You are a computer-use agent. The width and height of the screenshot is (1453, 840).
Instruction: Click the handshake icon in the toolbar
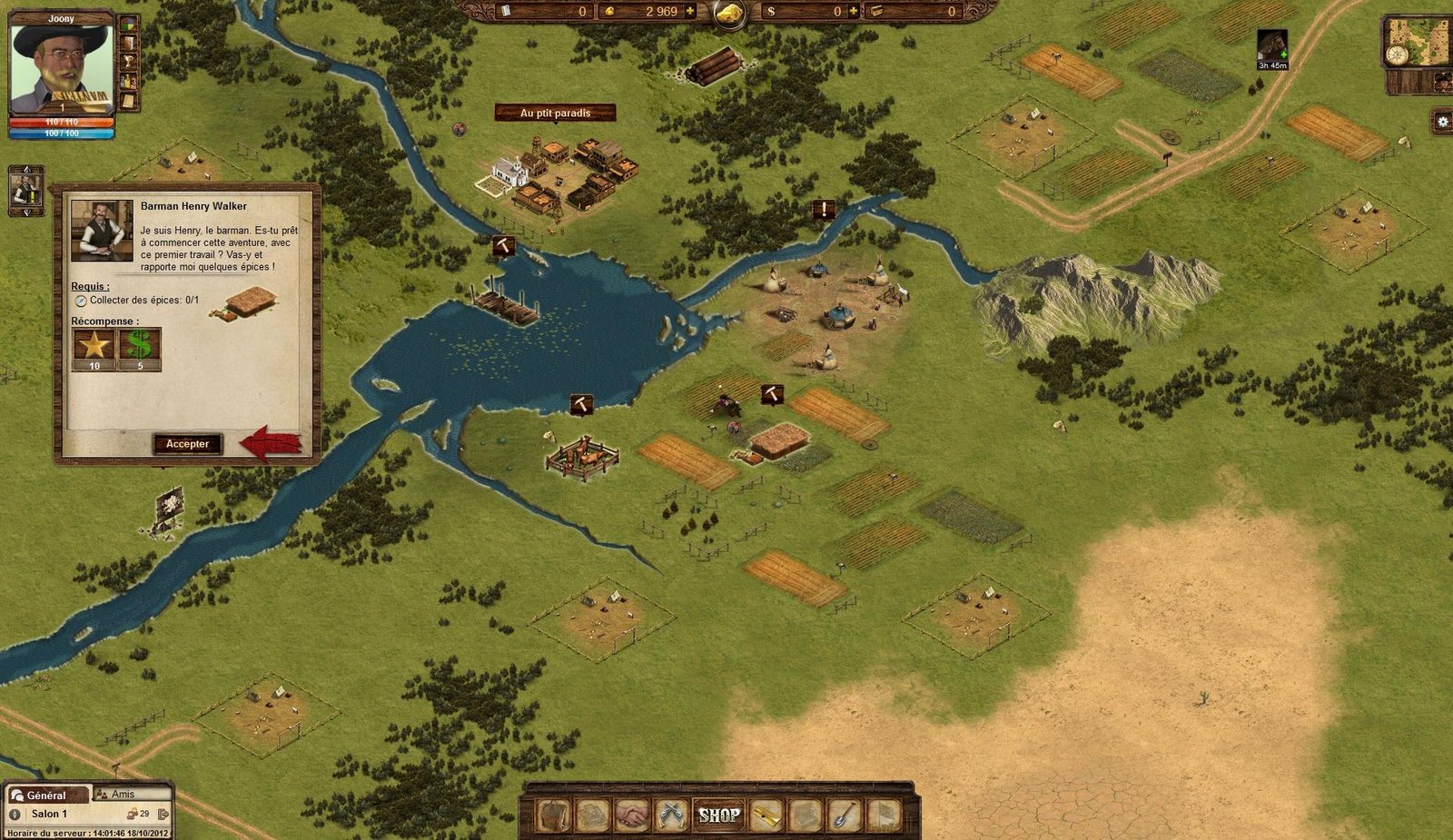click(x=635, y=815)
